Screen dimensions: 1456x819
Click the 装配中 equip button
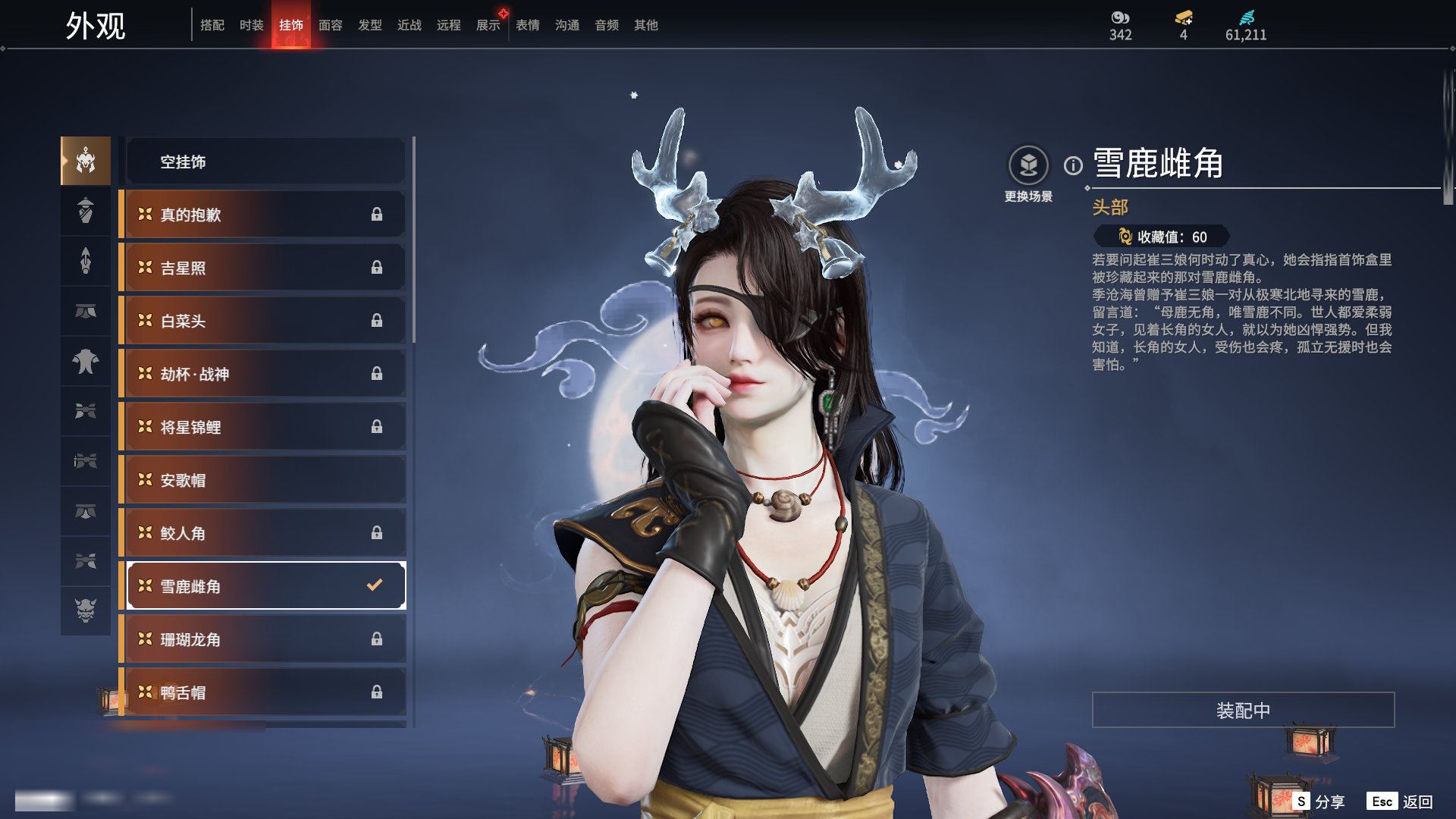click(x=1243, y=710)
